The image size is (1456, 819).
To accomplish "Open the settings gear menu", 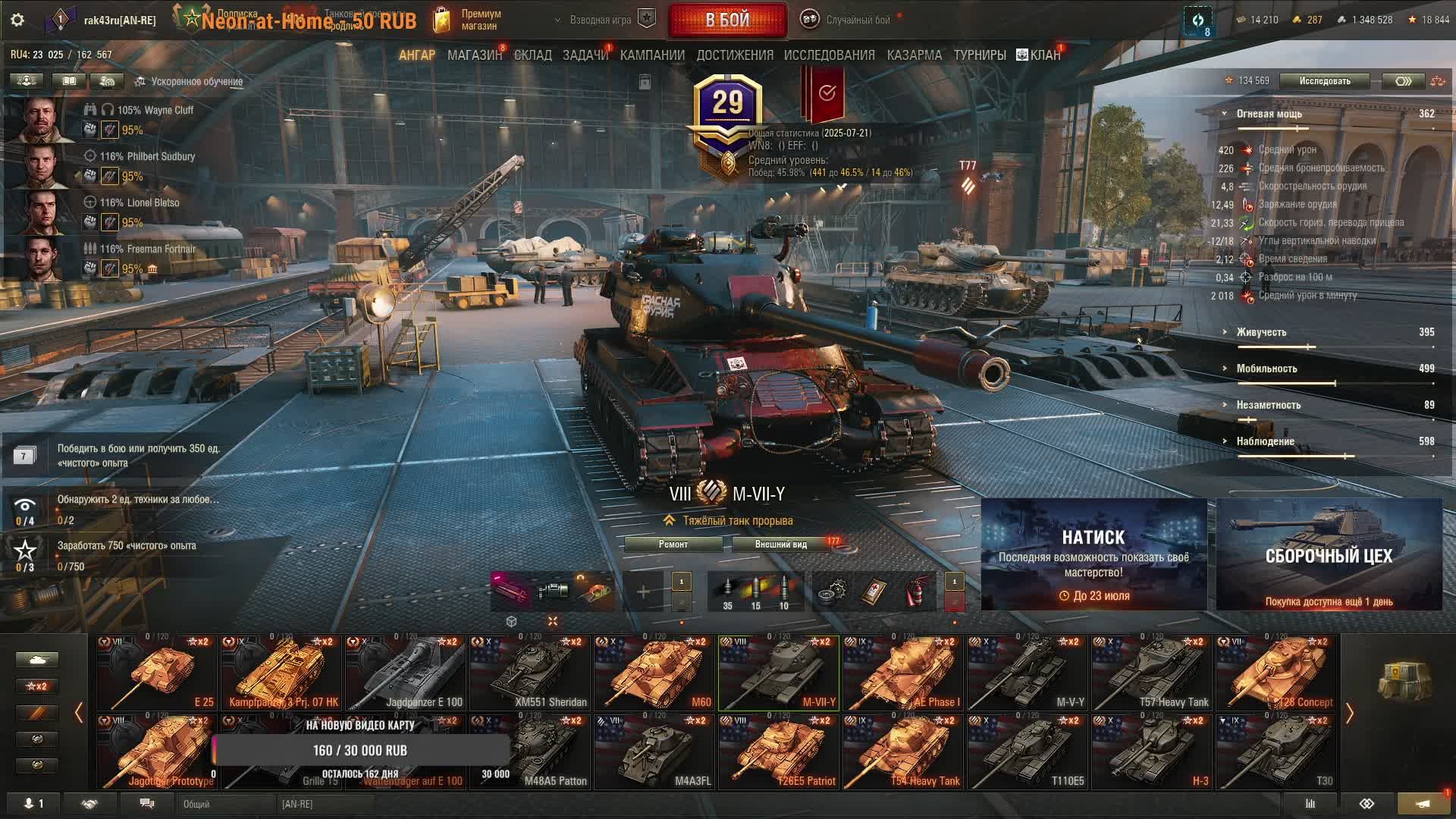I will click(x=17, y=20).
